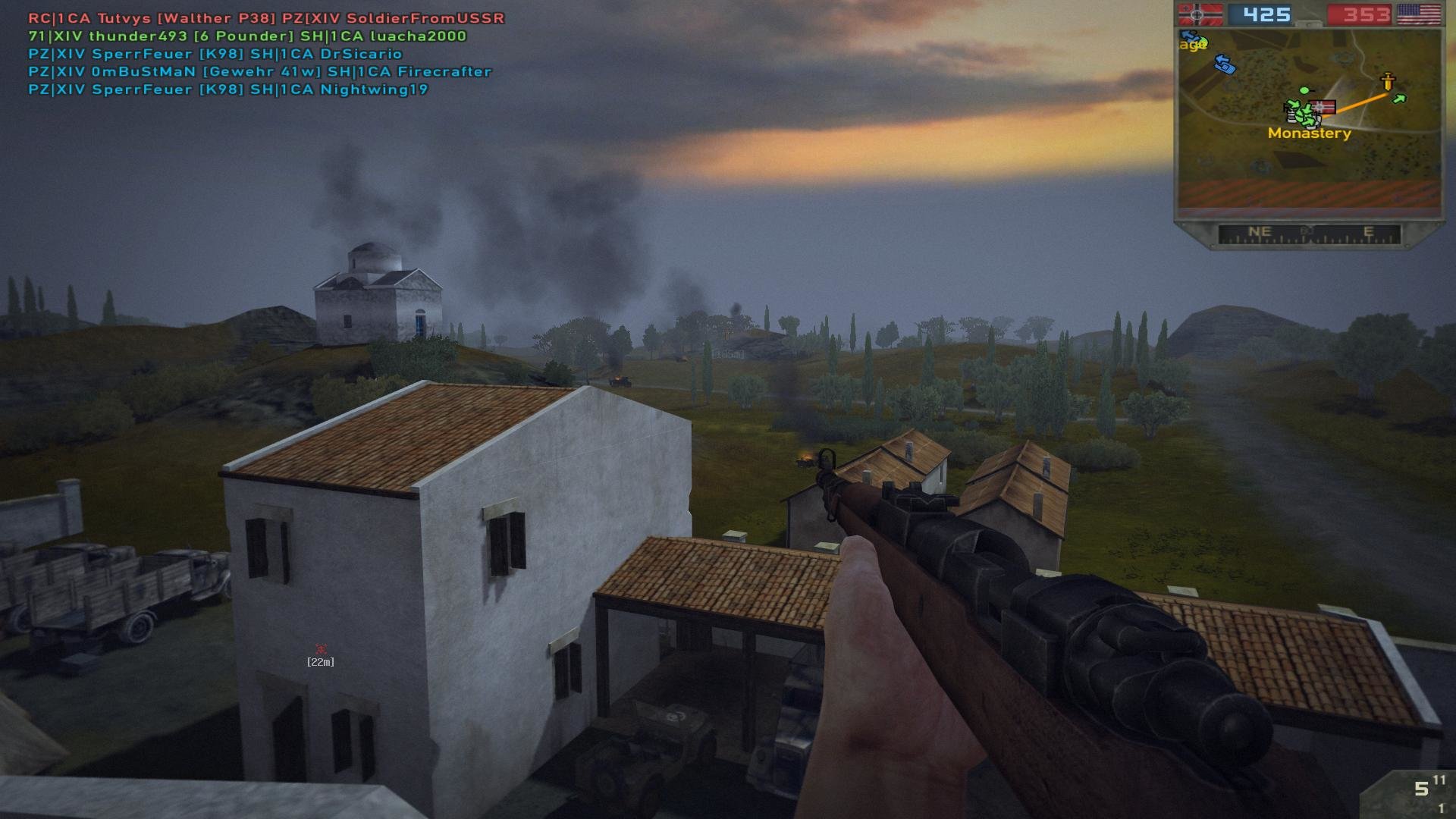Select the golden sword attack marker on the minimap
The image size is (1456, 819).
1388,81
